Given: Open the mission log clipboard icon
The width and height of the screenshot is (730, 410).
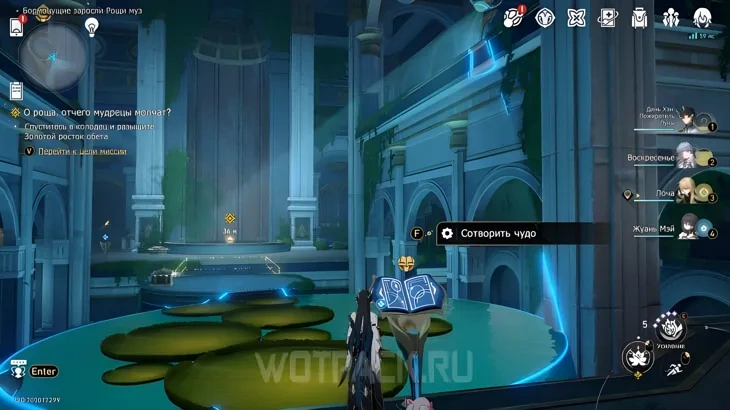Looking at the screenshot, I should click(x=16, y=91).
